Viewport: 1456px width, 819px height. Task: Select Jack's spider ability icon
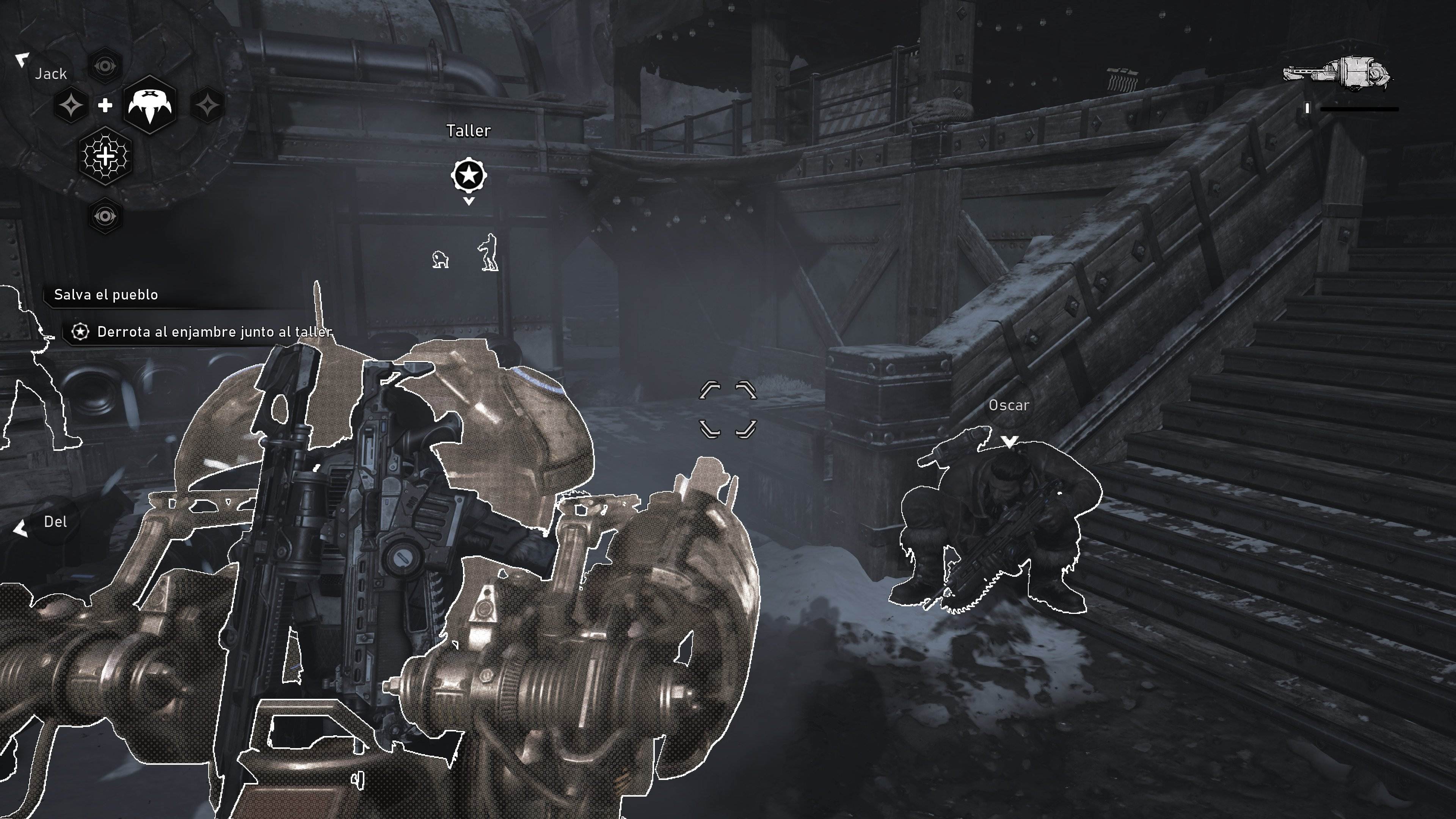click(152, 105)
